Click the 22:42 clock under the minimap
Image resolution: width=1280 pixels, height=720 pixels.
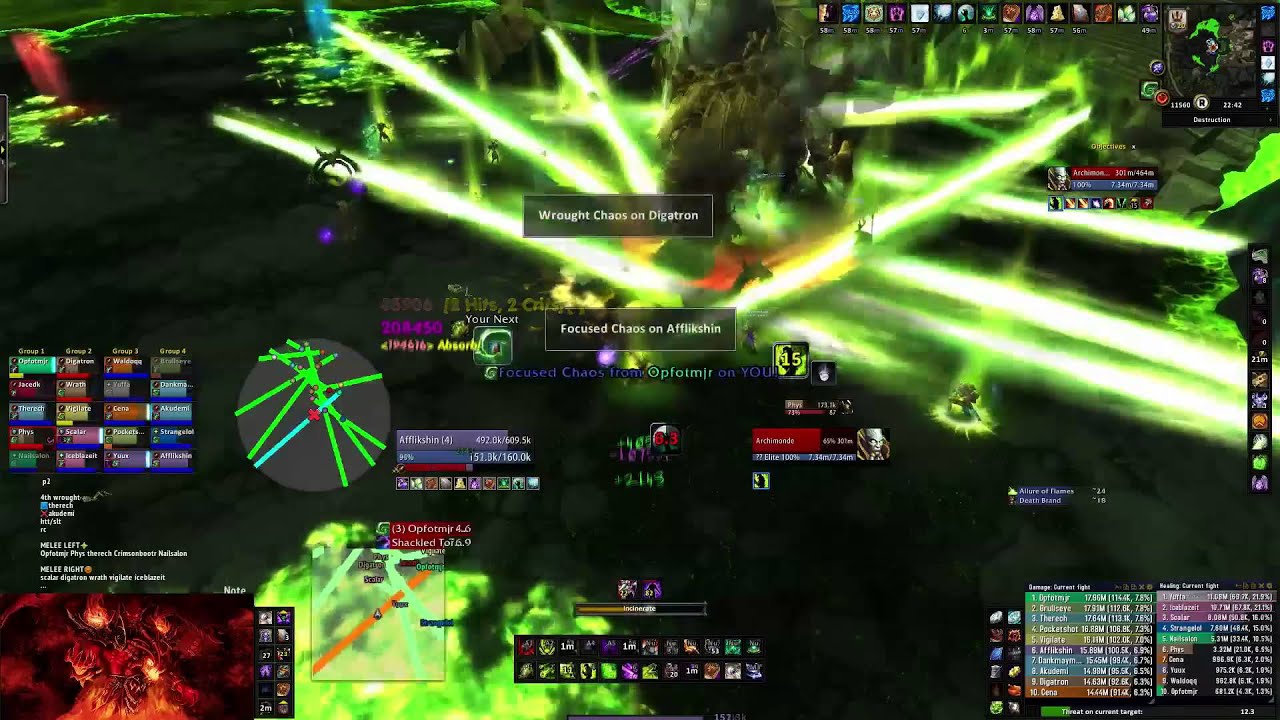pos(1232,105)
